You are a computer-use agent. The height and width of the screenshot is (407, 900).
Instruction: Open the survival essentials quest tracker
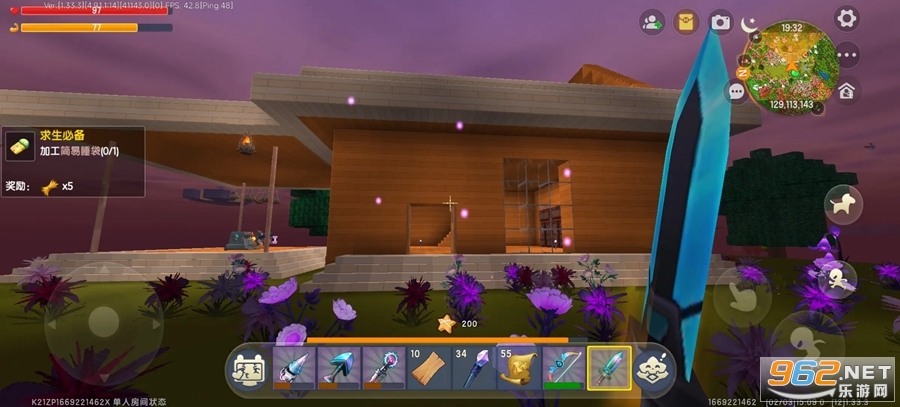[72, 161]
